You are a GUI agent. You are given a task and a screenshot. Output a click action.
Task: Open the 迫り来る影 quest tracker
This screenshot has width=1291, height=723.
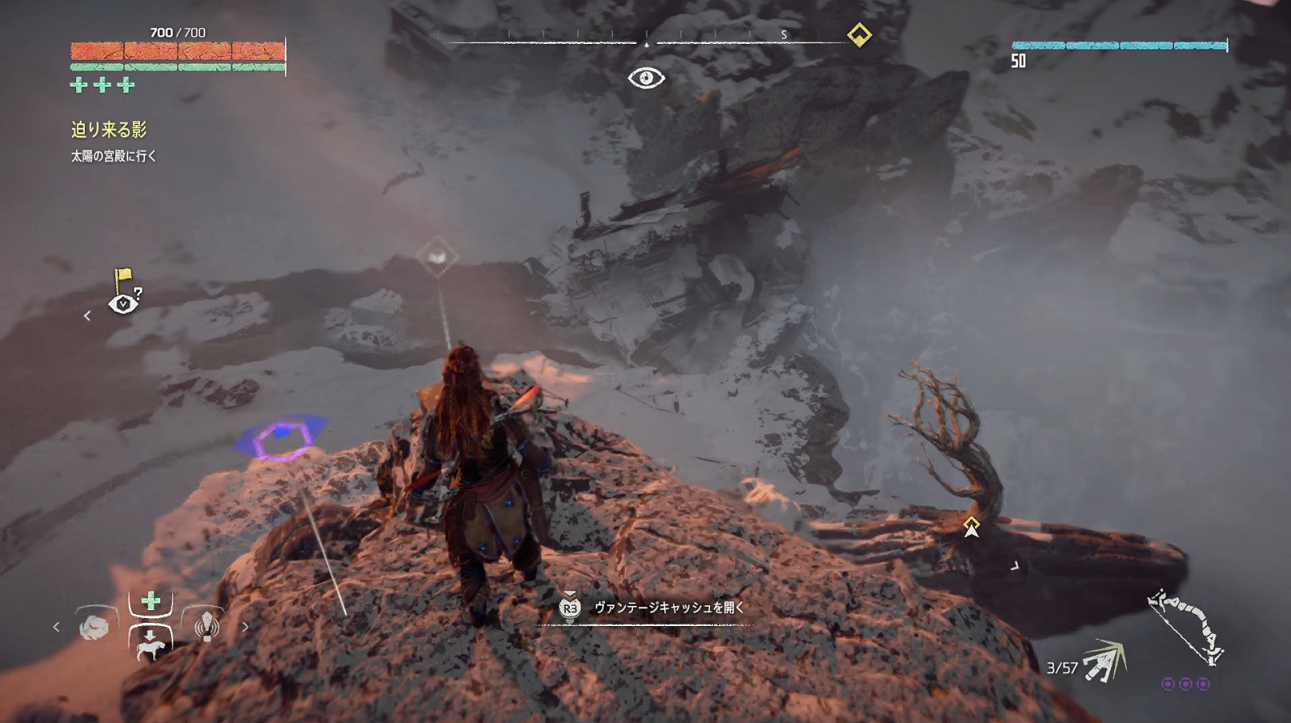click(109, 129)
